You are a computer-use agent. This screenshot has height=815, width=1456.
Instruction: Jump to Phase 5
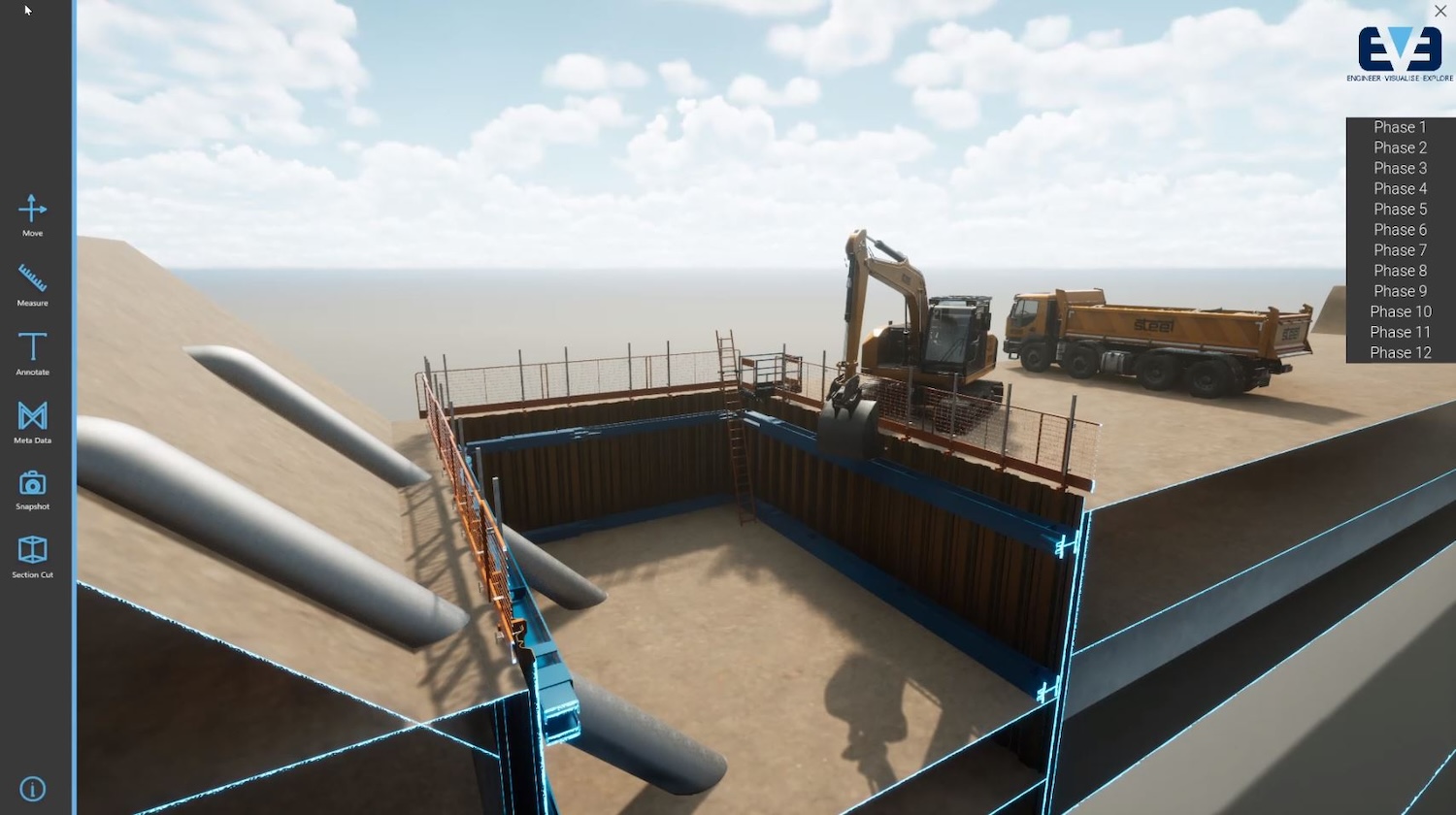point(1399,209)
